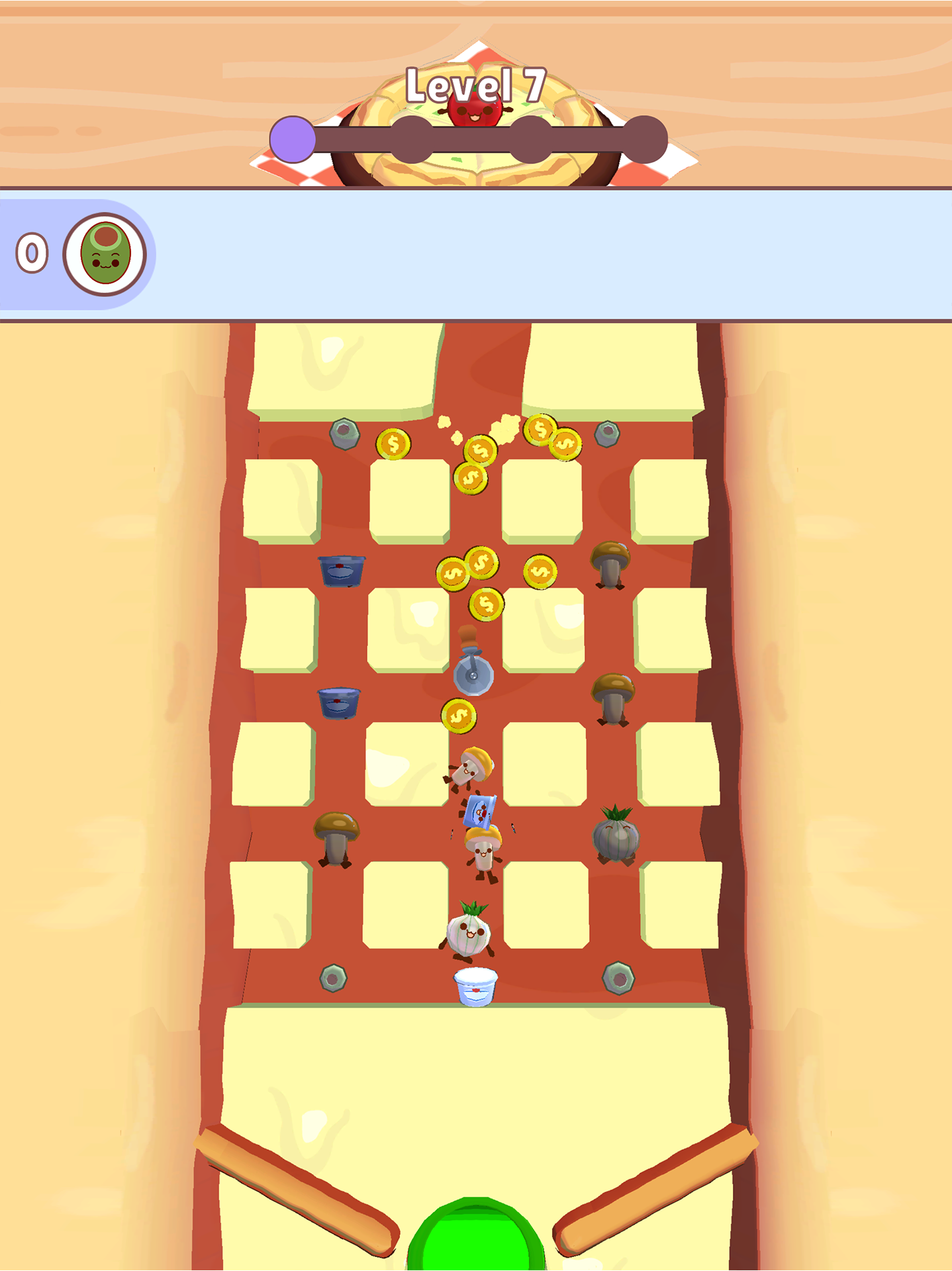Tap the purple marker on the level track
Image resolution: width=952 pixels, height=1271 pixels.
click(293, 139)
